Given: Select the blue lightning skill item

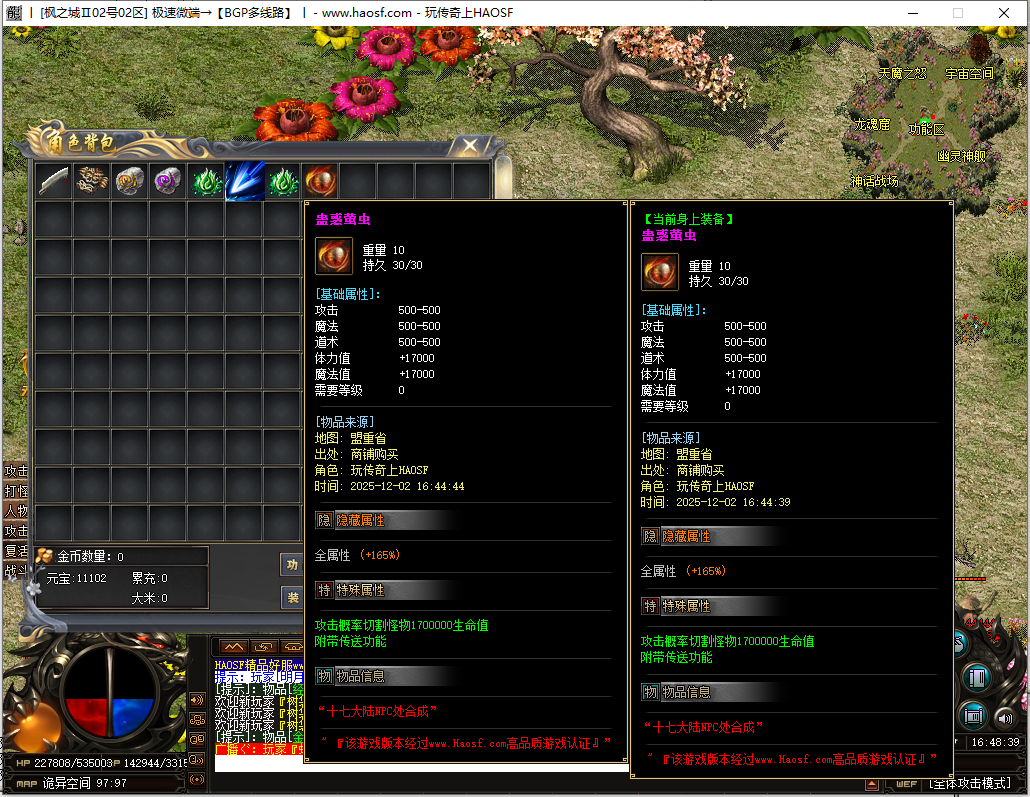Looking at the screenshot, I should coord(244,181).
